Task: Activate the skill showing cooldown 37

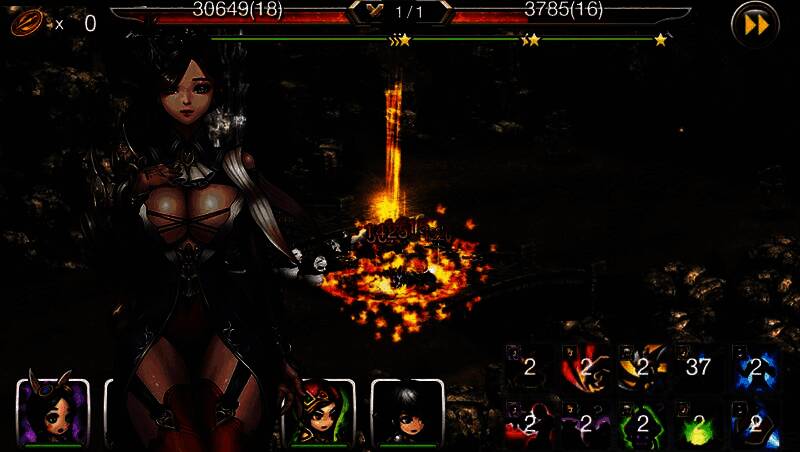Action: pos(697,367)
